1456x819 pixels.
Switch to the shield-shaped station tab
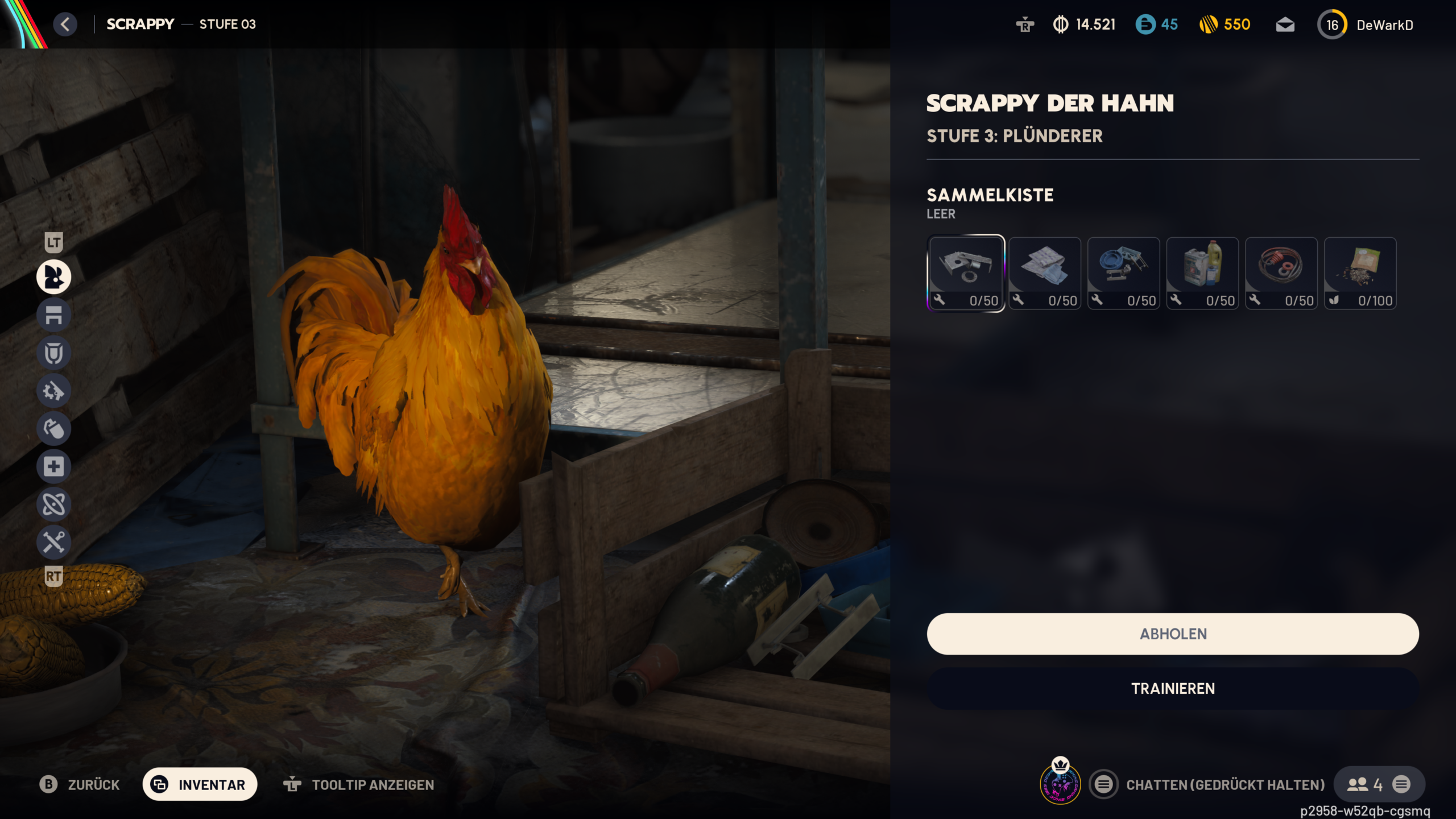pos(54,353)
